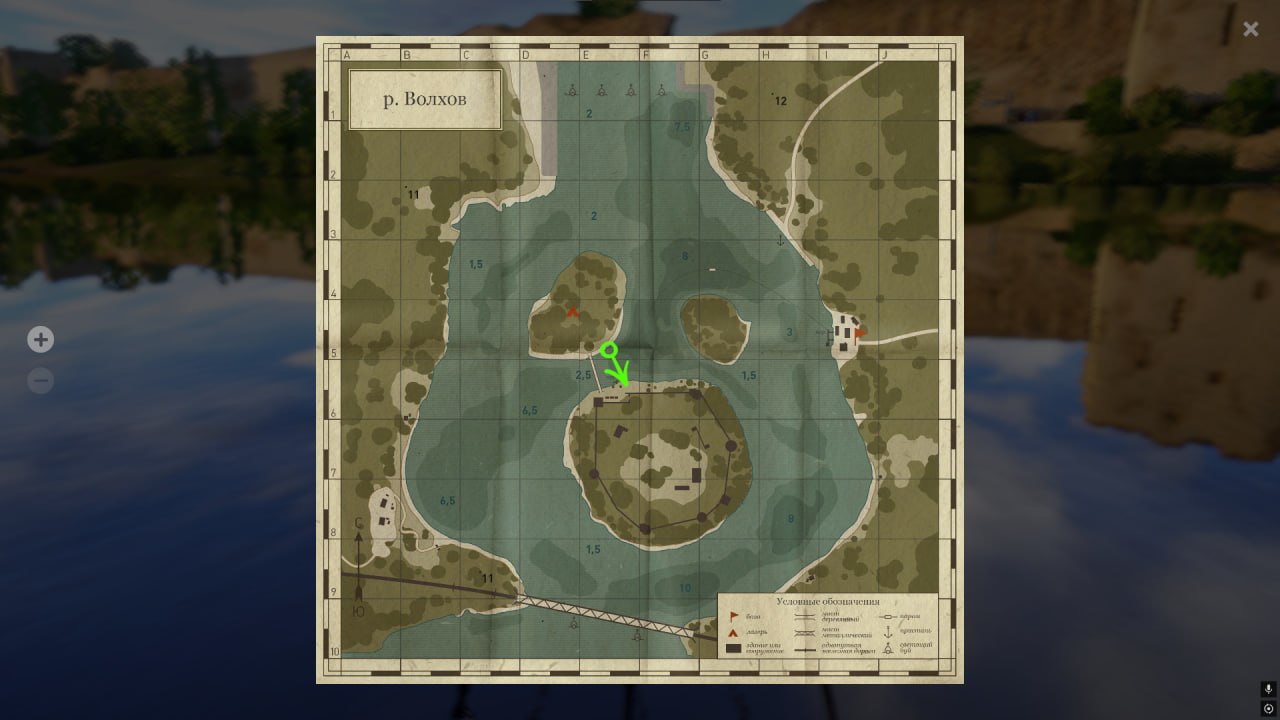Image resolution: width=1280 pixels, height=720 pixels.
Task: Click grid column label F at map top
Action: [645, 53]
